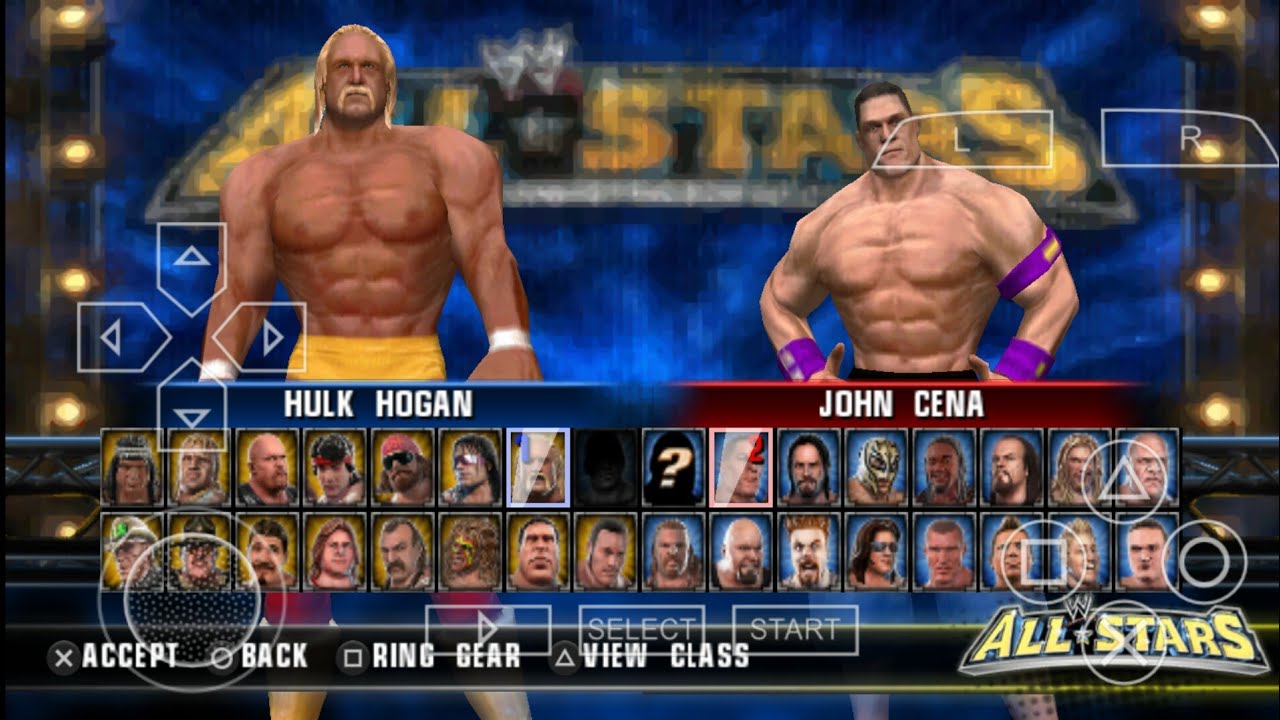Select the John Cena portrait marked 2
The image size is (1280, 720).
pyautogui.click(x=741, y=467)
